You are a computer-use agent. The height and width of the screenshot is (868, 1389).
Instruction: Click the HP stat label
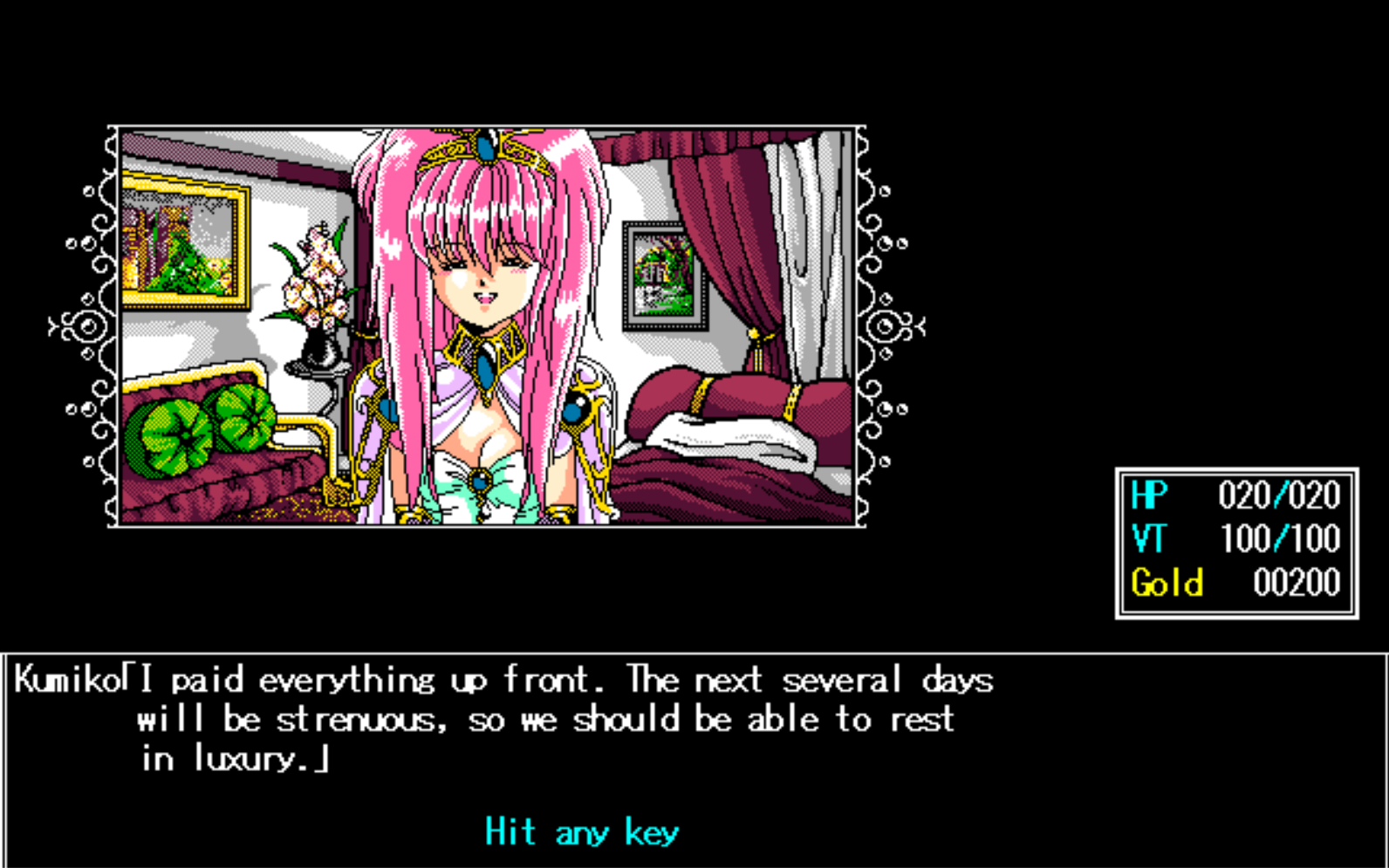(1148, 496)
